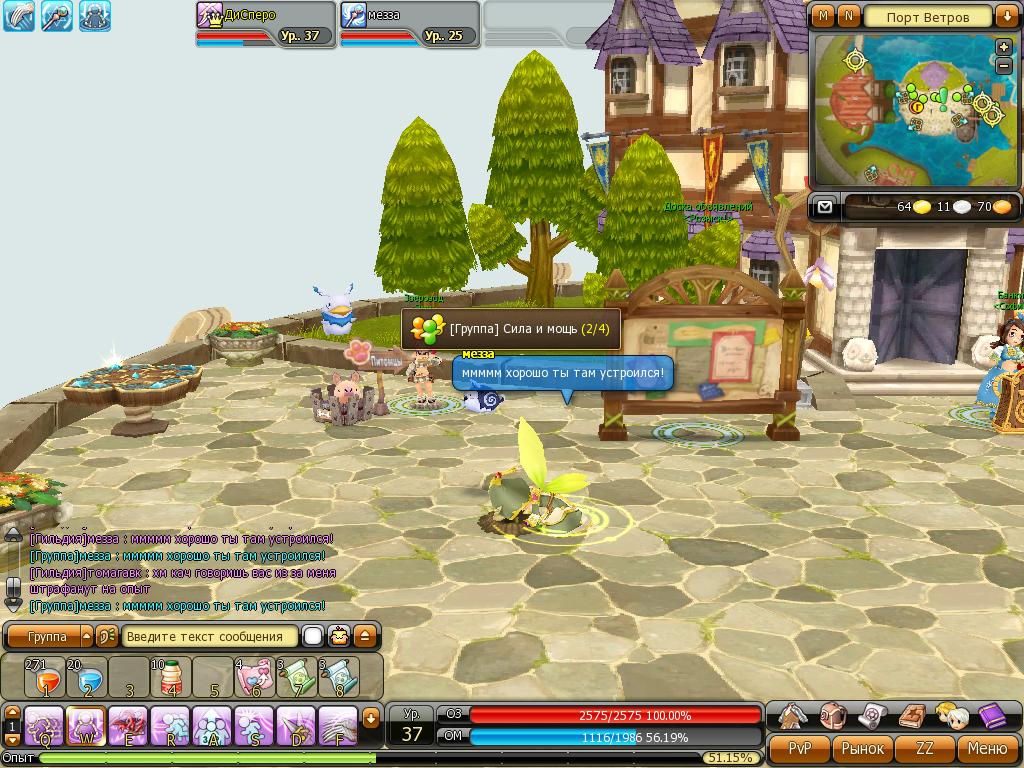Select party member мезза portrait
Screen dimensions: 1024x768
[356, 16]
